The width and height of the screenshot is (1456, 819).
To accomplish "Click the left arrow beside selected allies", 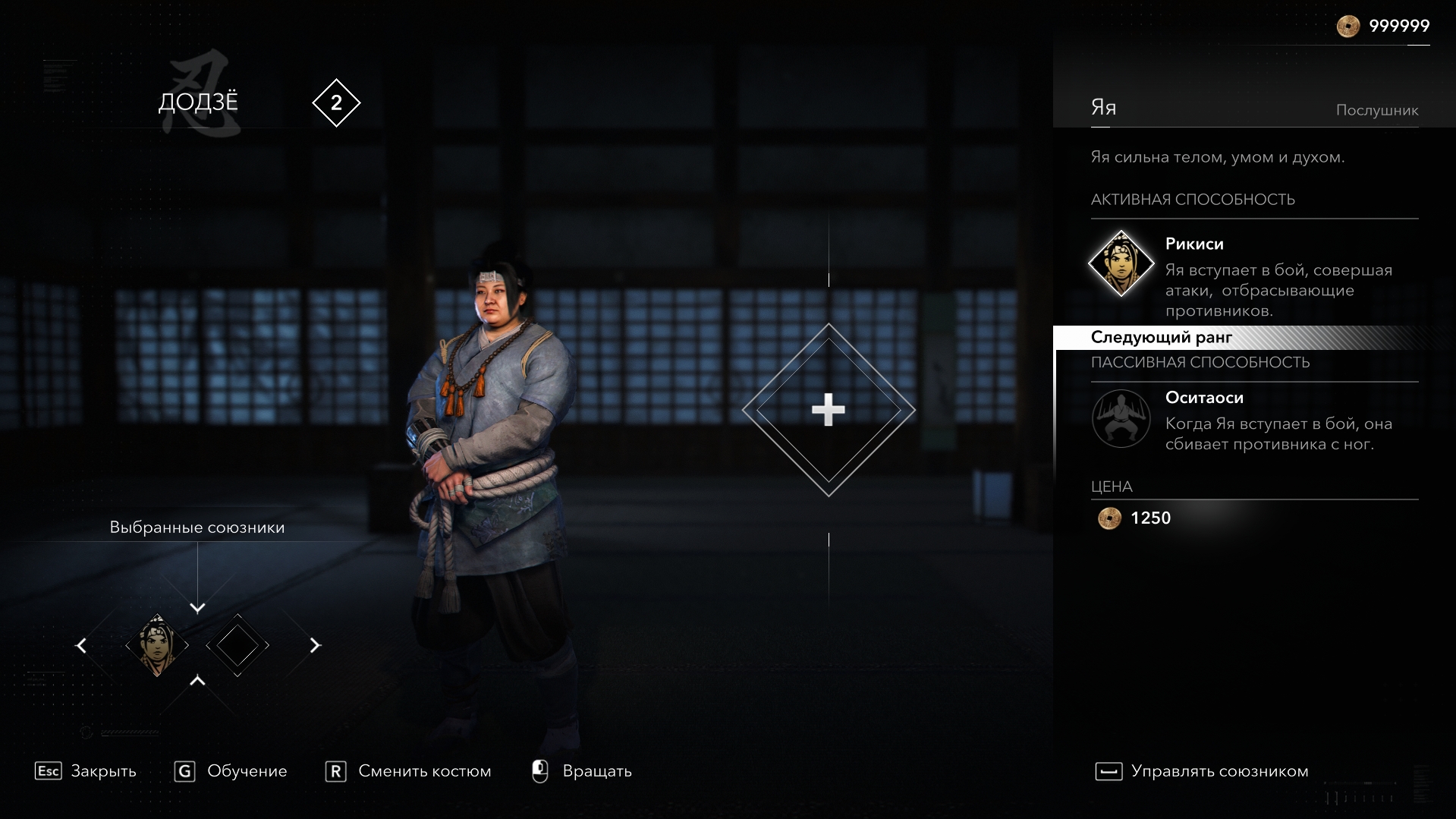I will click(x=81, y=645).
